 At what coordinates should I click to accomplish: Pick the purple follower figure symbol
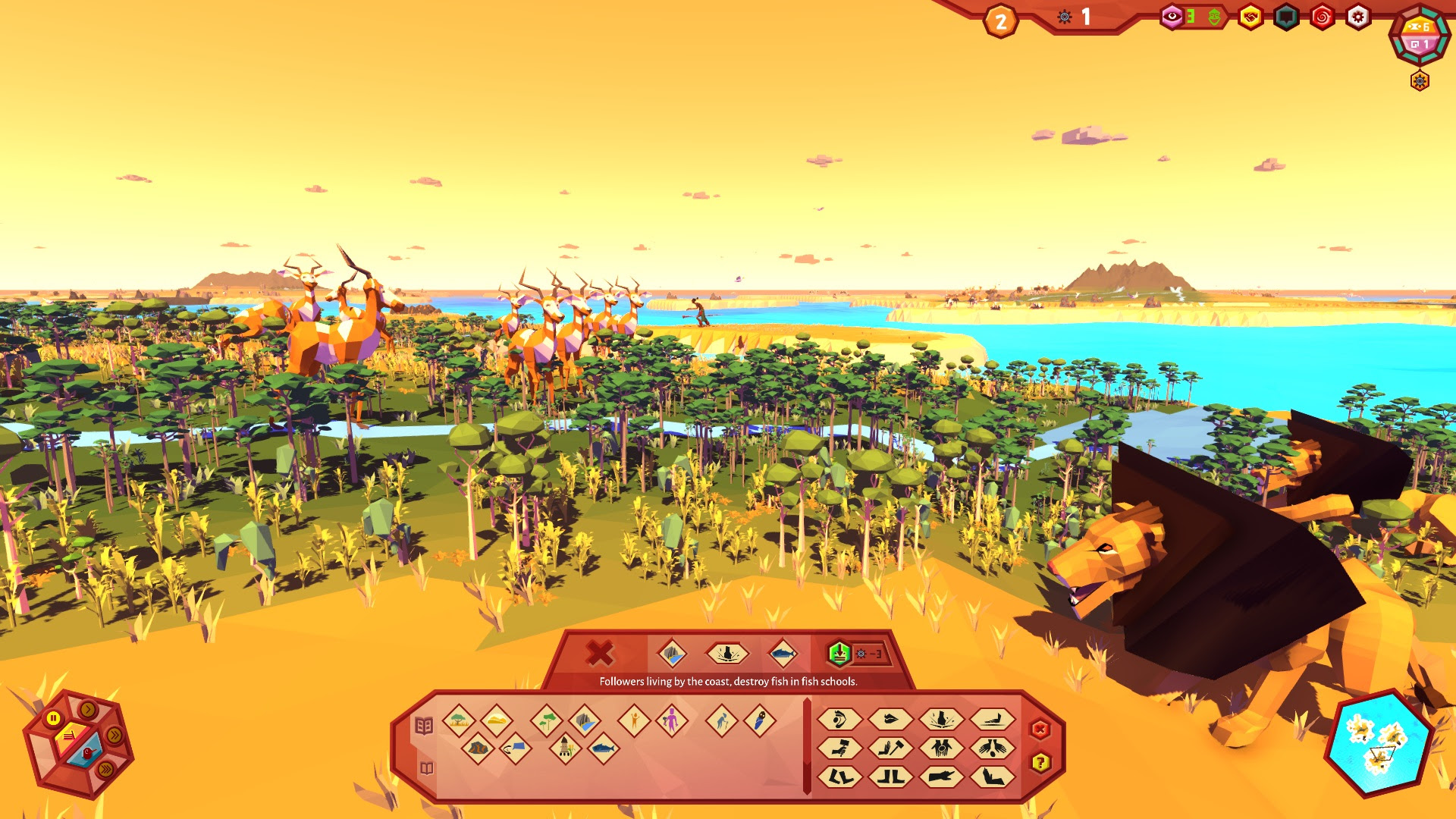pos(671,720)
